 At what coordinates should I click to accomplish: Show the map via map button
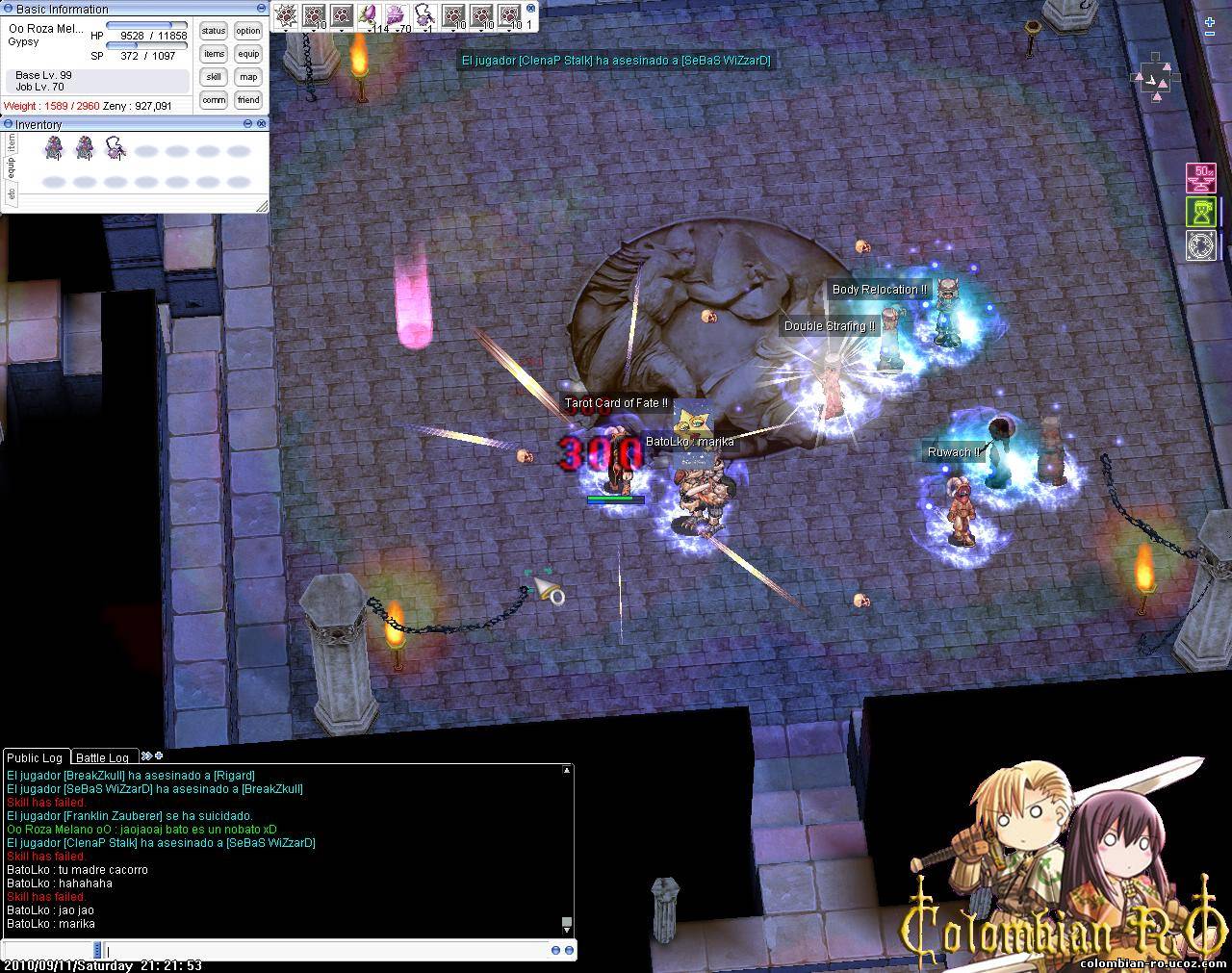[x=248, y=77]
